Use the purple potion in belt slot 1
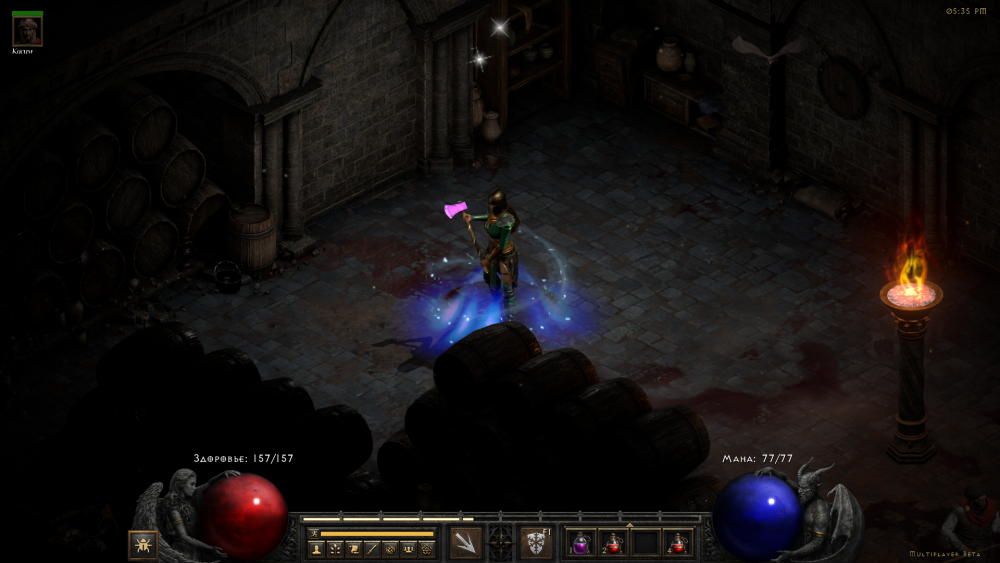1000x563 pixels. pos(581,543)
